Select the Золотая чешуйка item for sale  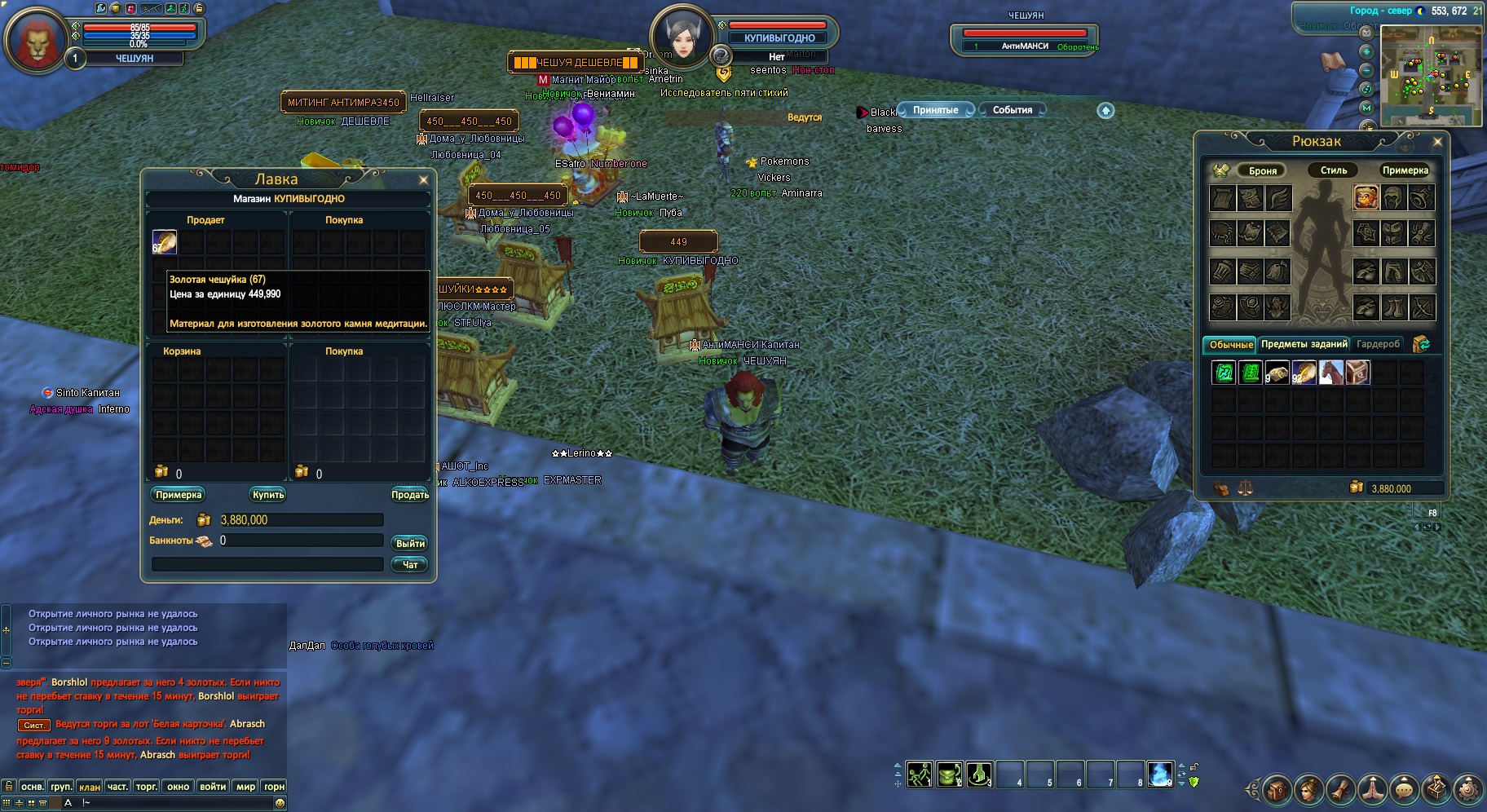point(165,242)
